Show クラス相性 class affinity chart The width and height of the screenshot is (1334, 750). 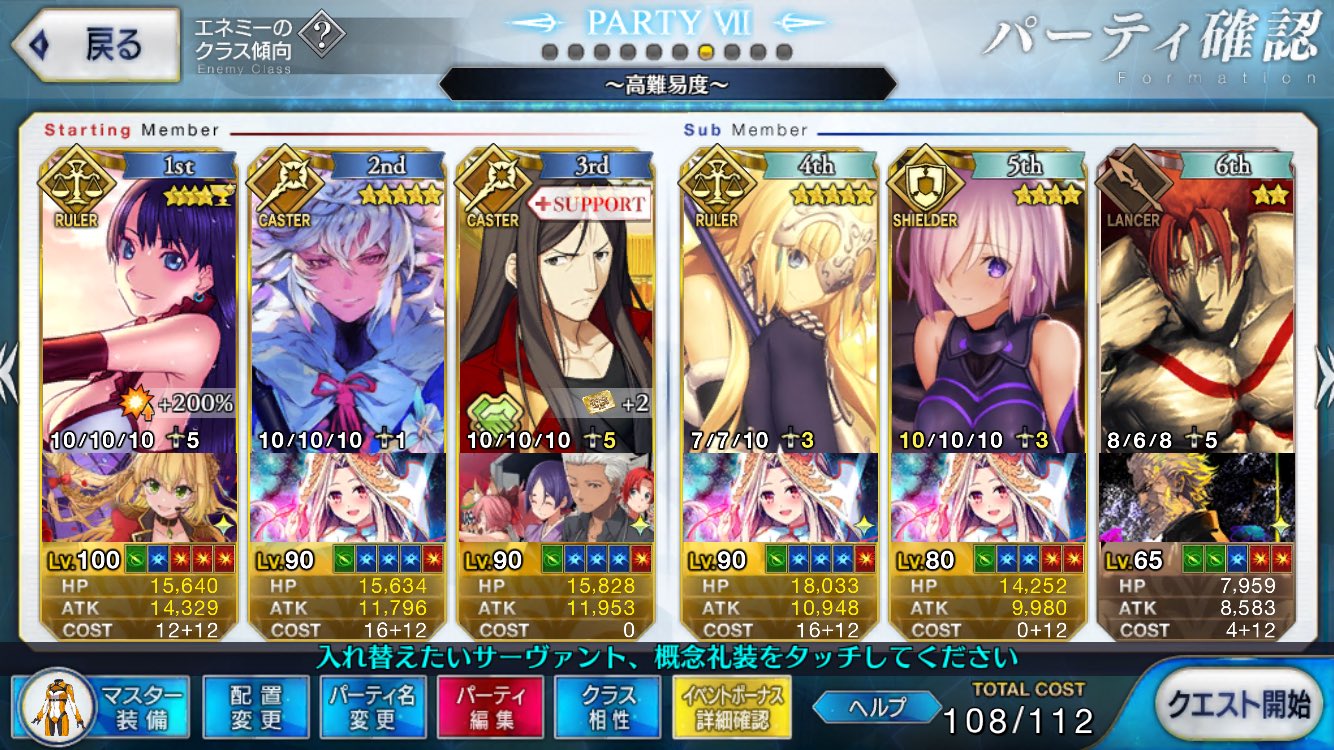coord(607,707)
